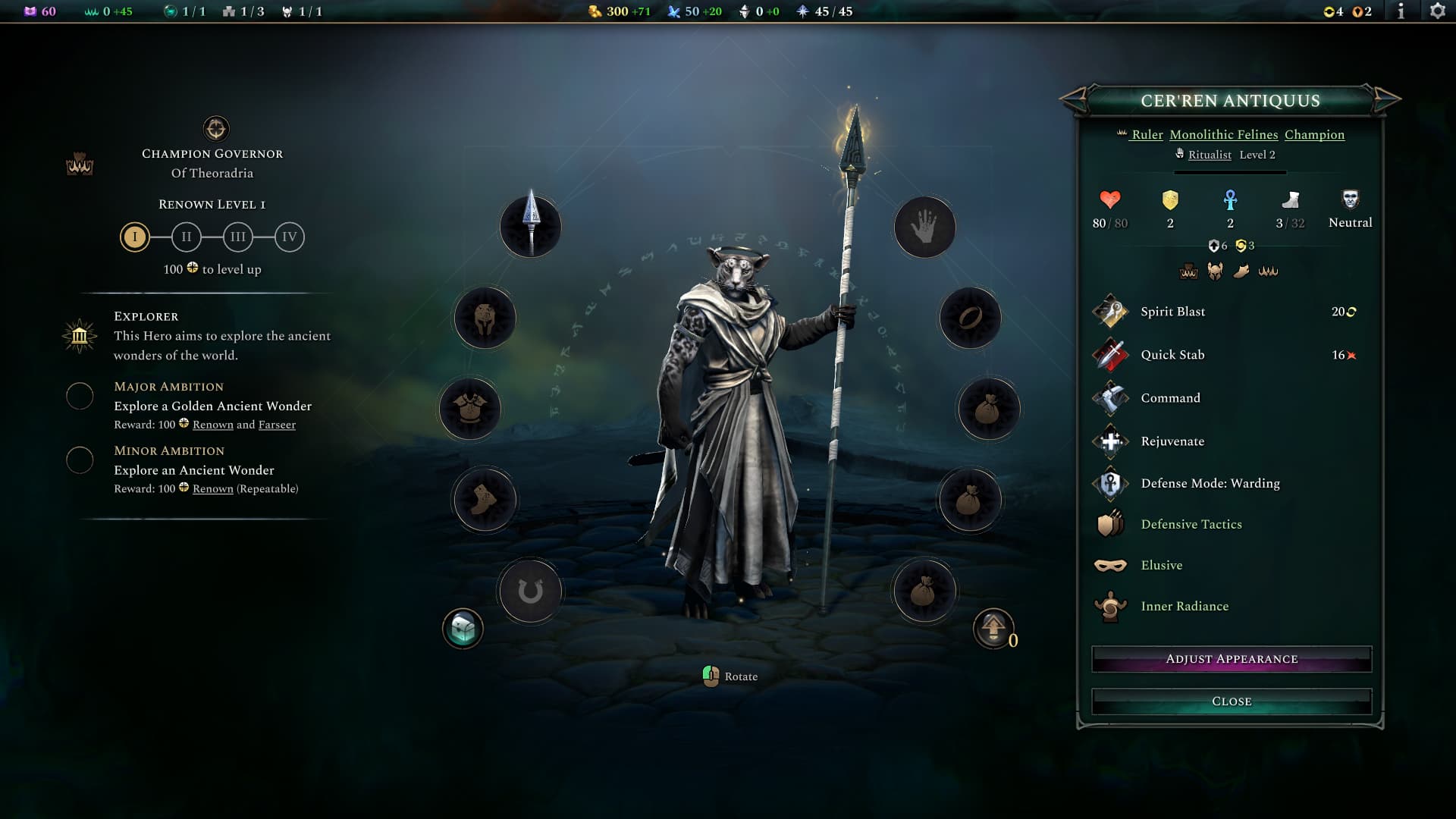Select the boots equipment slot
Image resolution: width=1456 pixels, height=819 pixels.
click(485, 500)
